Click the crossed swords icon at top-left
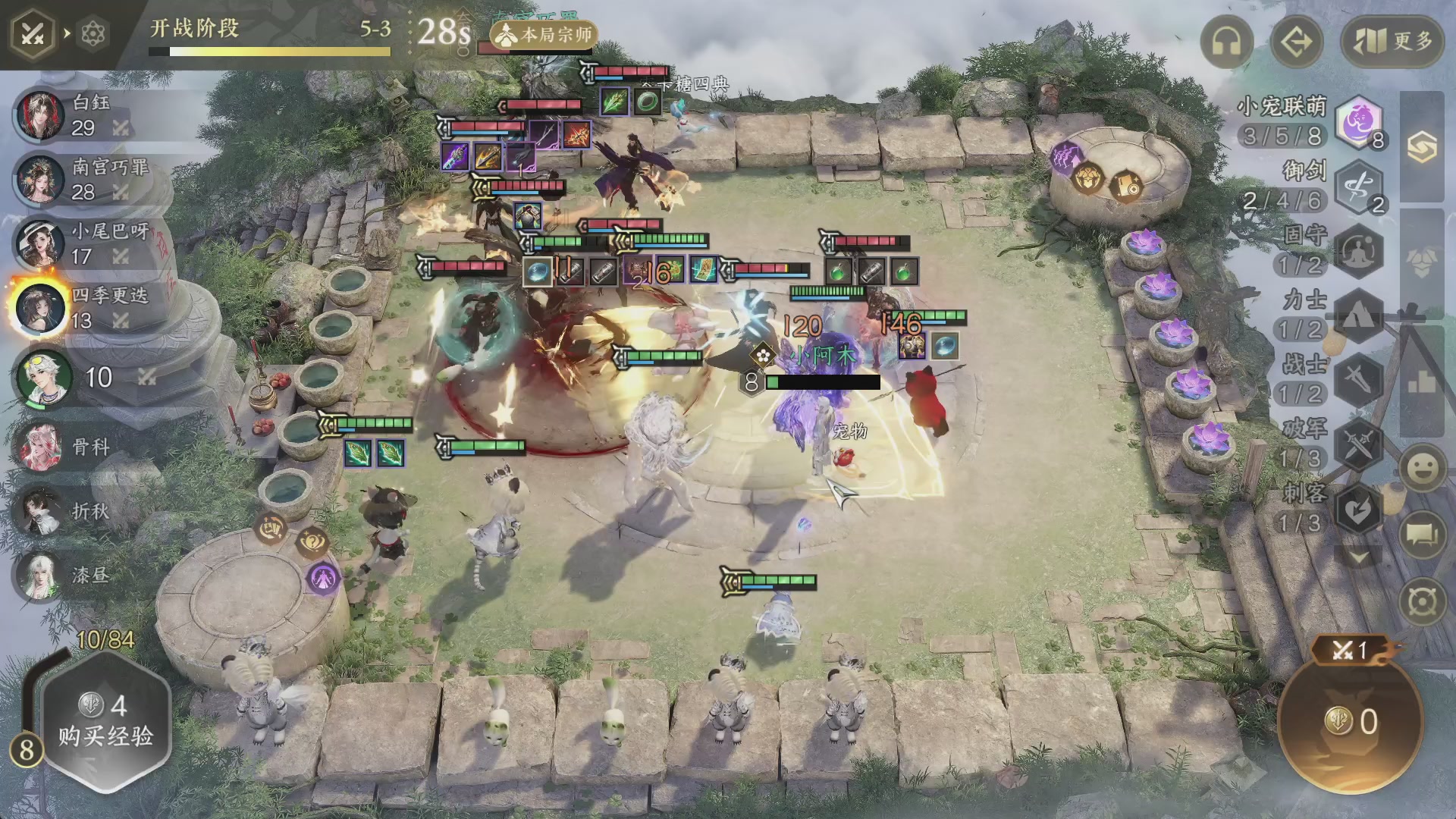 coord(32,34)
